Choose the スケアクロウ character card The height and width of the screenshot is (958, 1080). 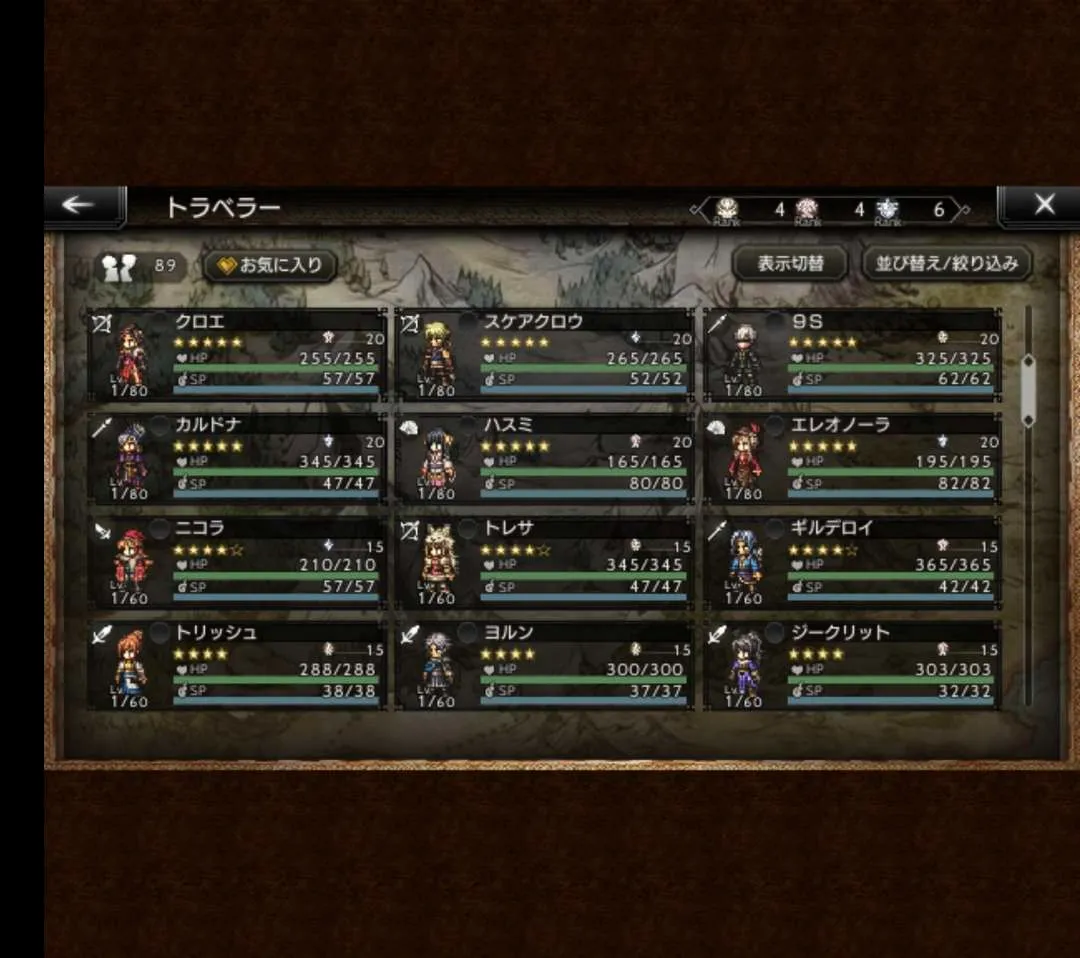click(544, 355)
